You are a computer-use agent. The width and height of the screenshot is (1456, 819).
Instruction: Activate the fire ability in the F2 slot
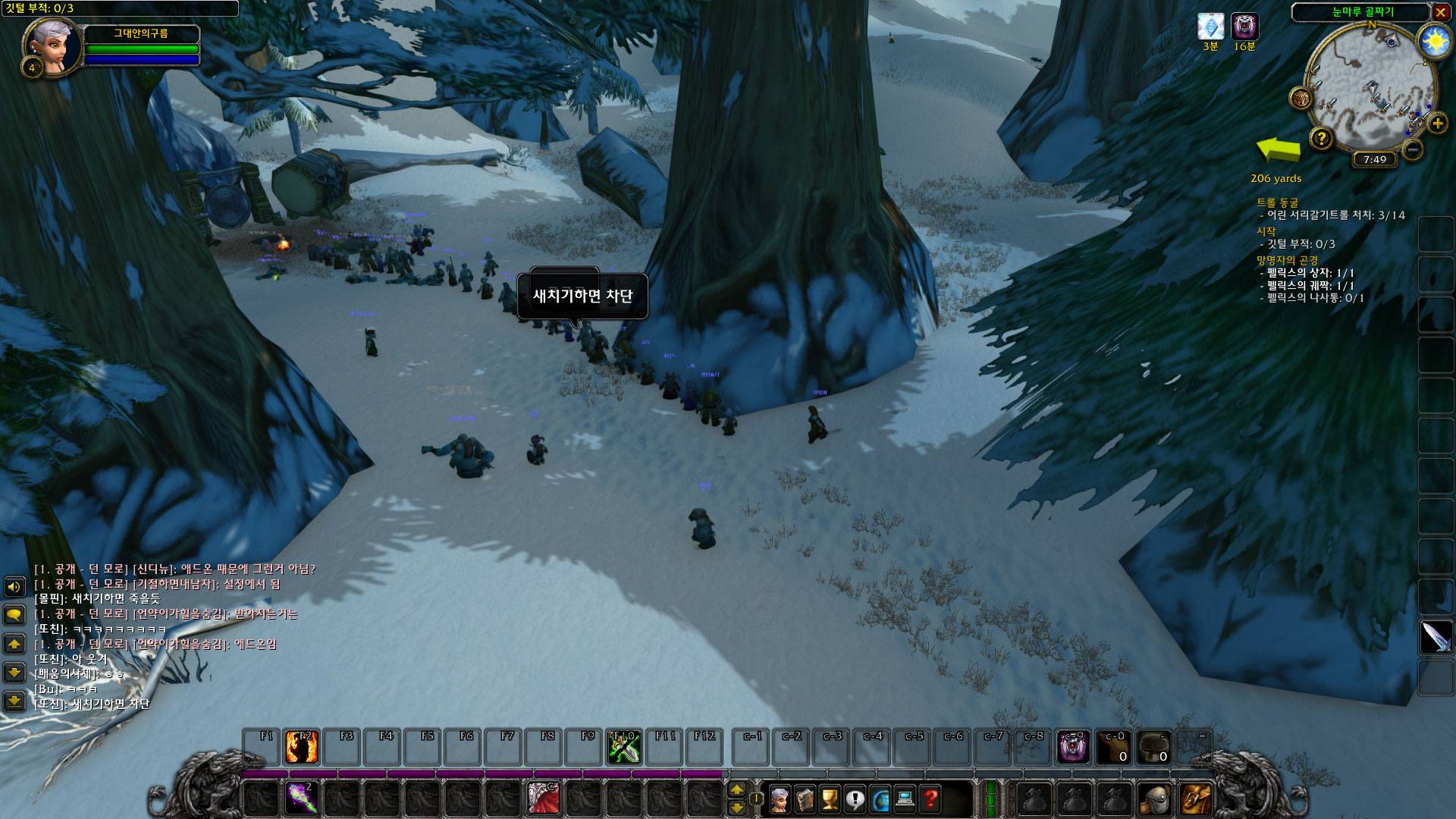(301, 747)
